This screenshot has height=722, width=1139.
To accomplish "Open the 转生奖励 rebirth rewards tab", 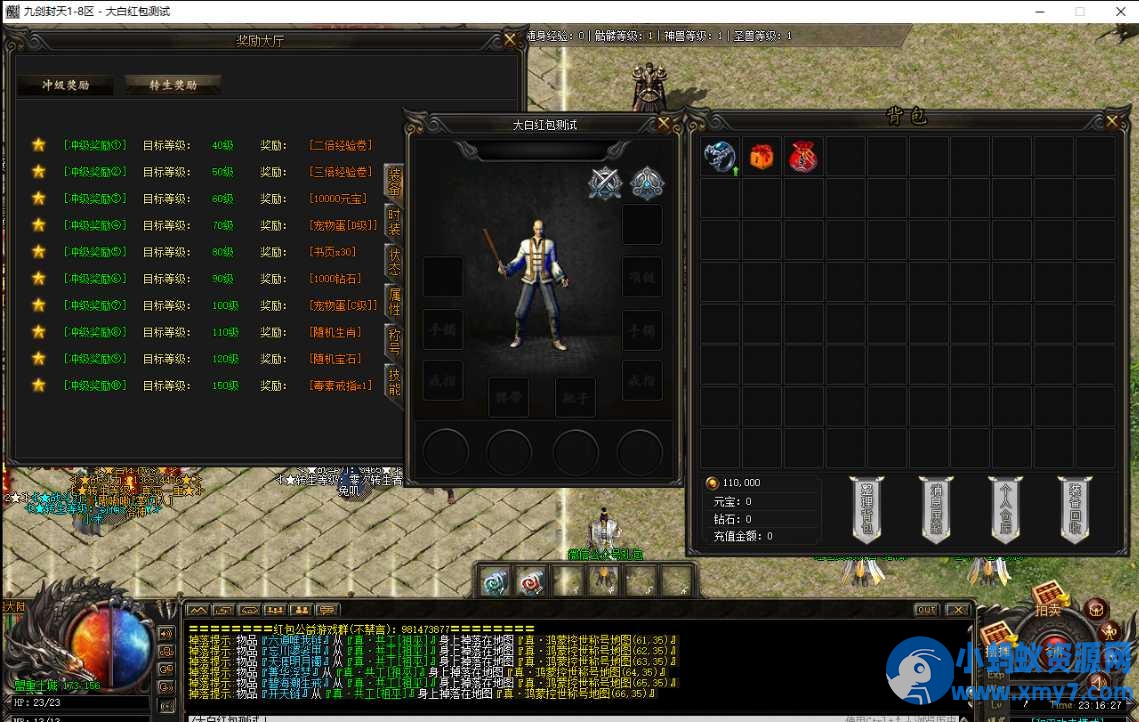I will coord(173,85).
